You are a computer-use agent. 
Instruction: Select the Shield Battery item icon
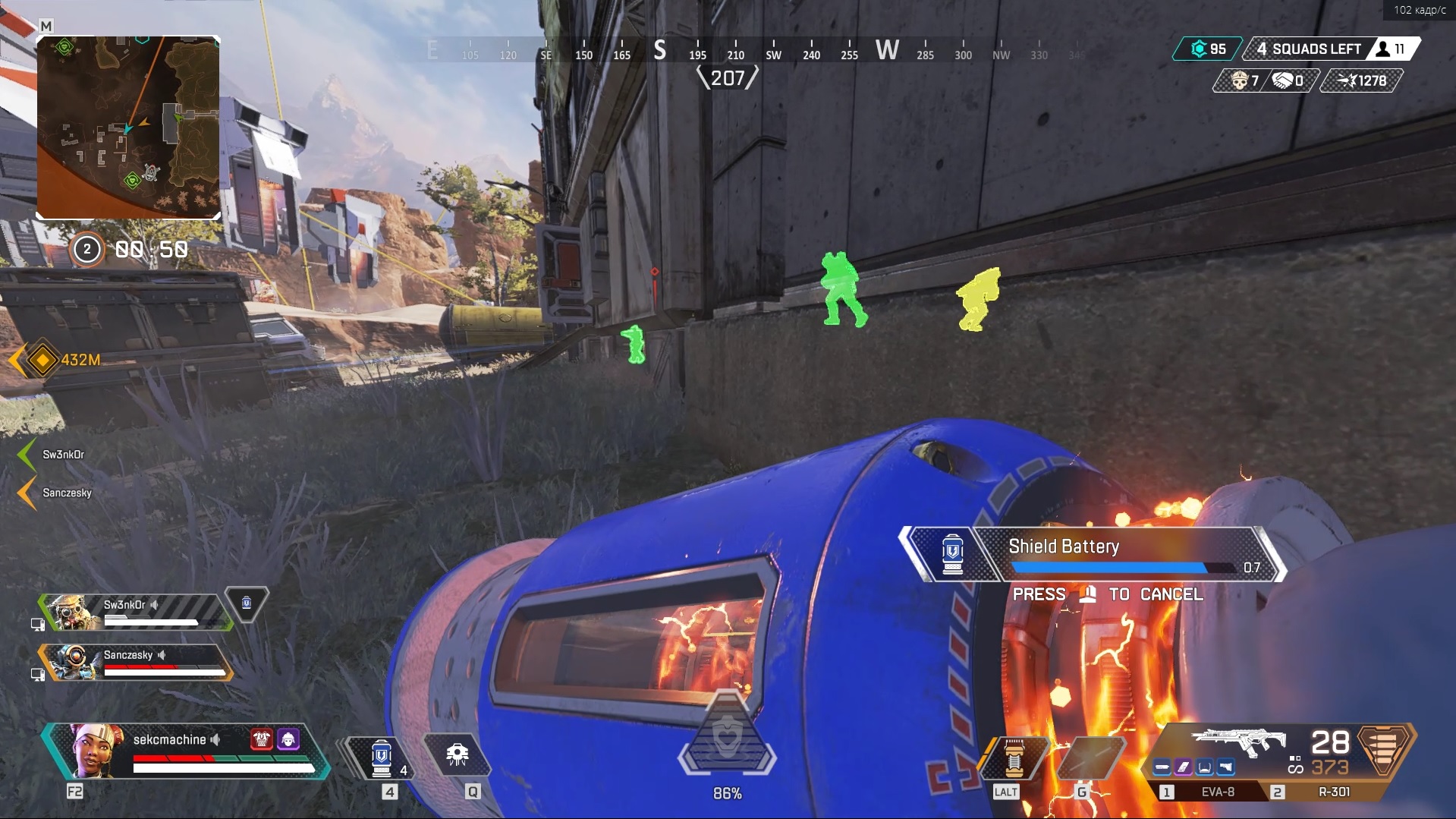point(952,553)
